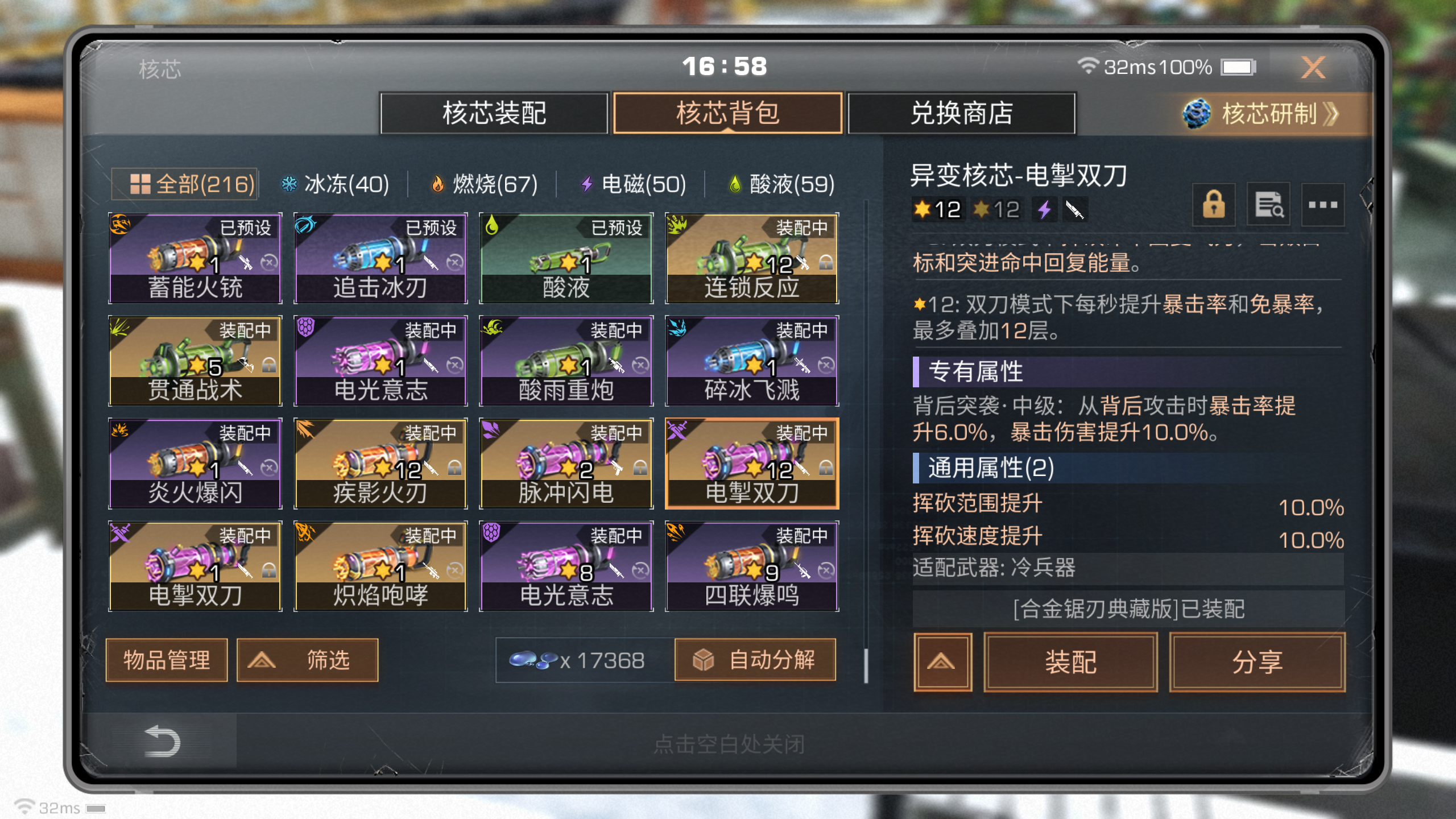Open core details via the document-search icon
Image resolution: width=1456 pixels, height=819 pixels.
[x=1268, y=205]
